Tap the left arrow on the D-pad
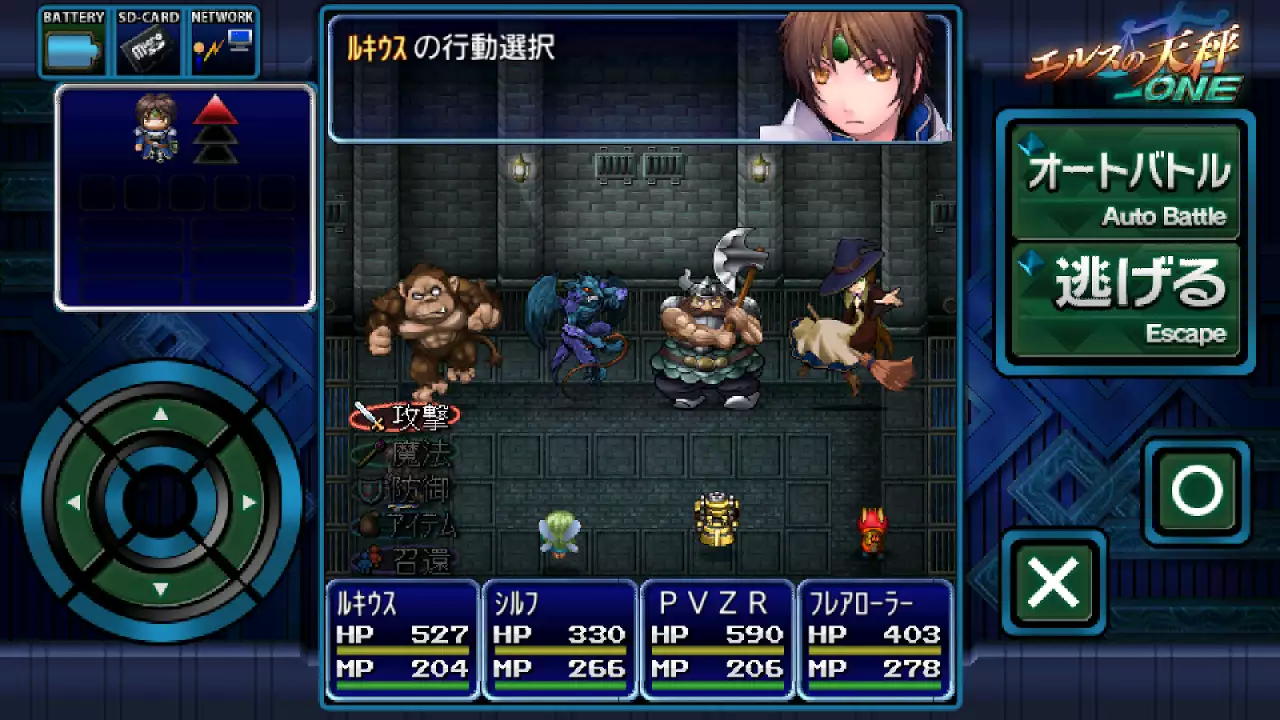Viewport: 1280px width, 720px height. pyautogui.click(x=74, y=502)
